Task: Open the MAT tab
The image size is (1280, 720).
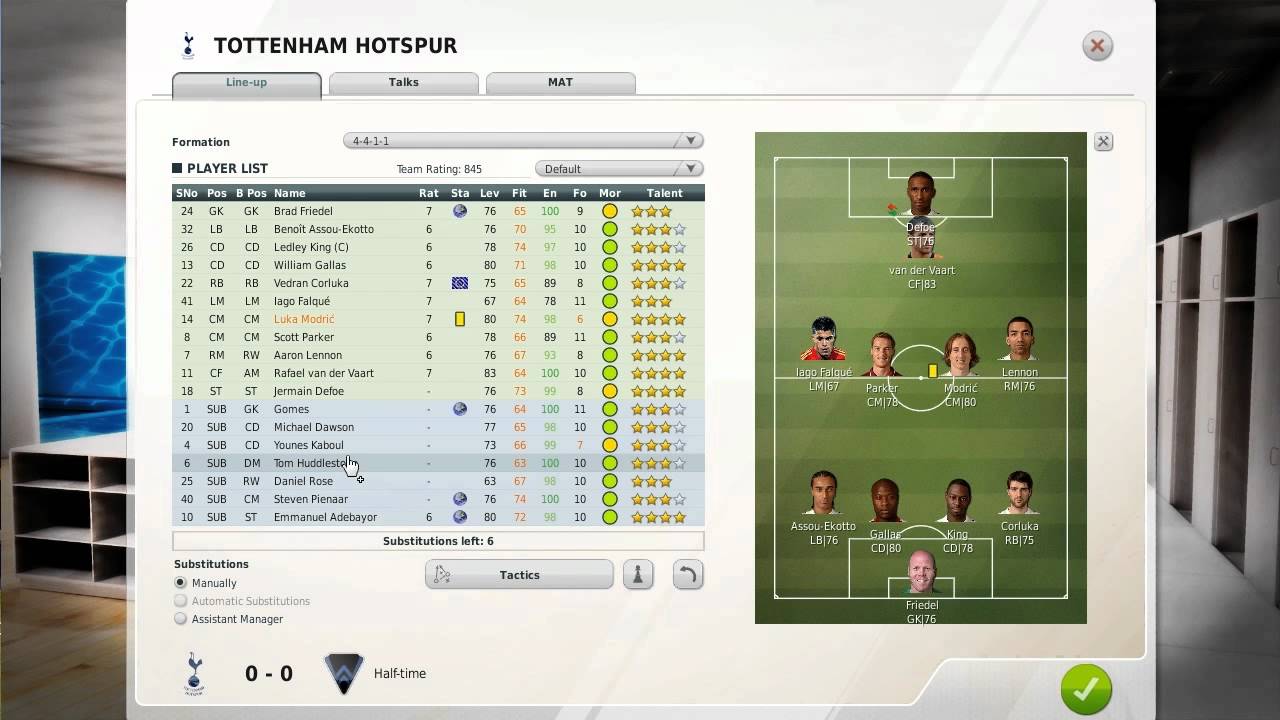Action: (560, 83)
